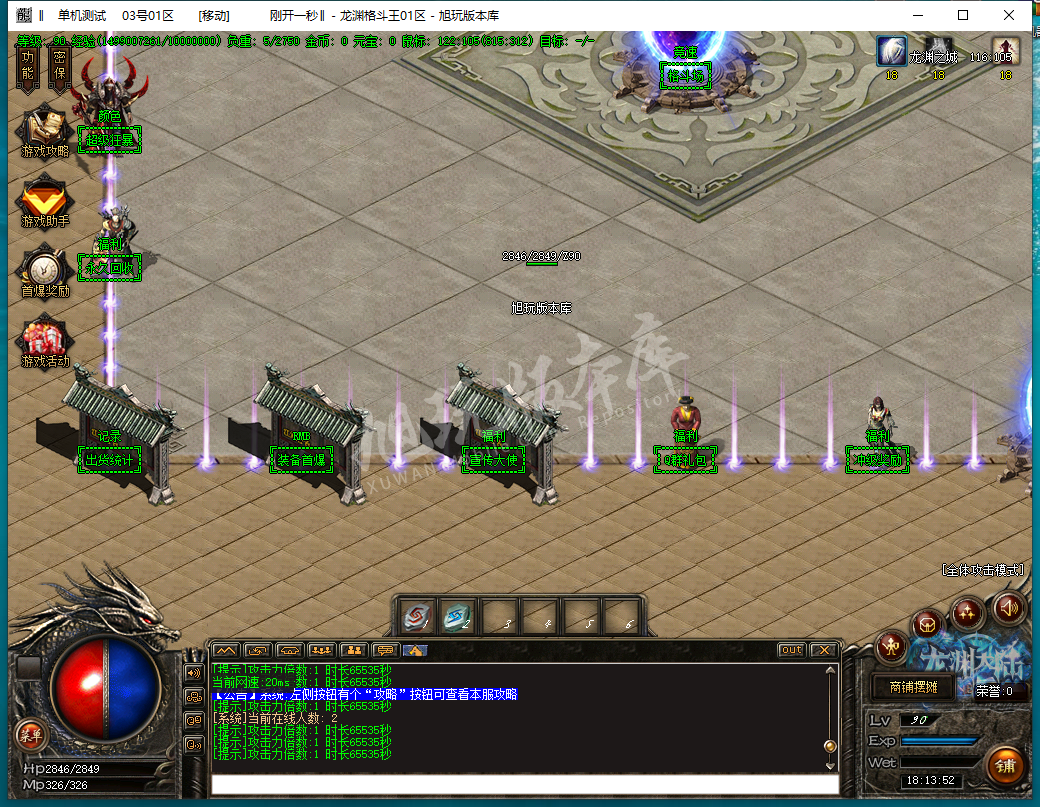
Task: Toggle the round speaker sound button
Action: pos(1008,607)
